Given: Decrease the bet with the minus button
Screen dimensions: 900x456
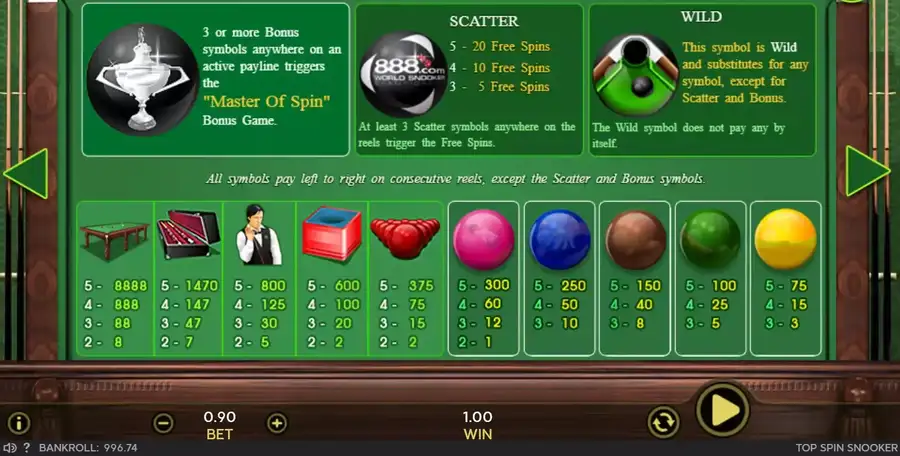Looking at the screenshot, I should click(164, 423).
